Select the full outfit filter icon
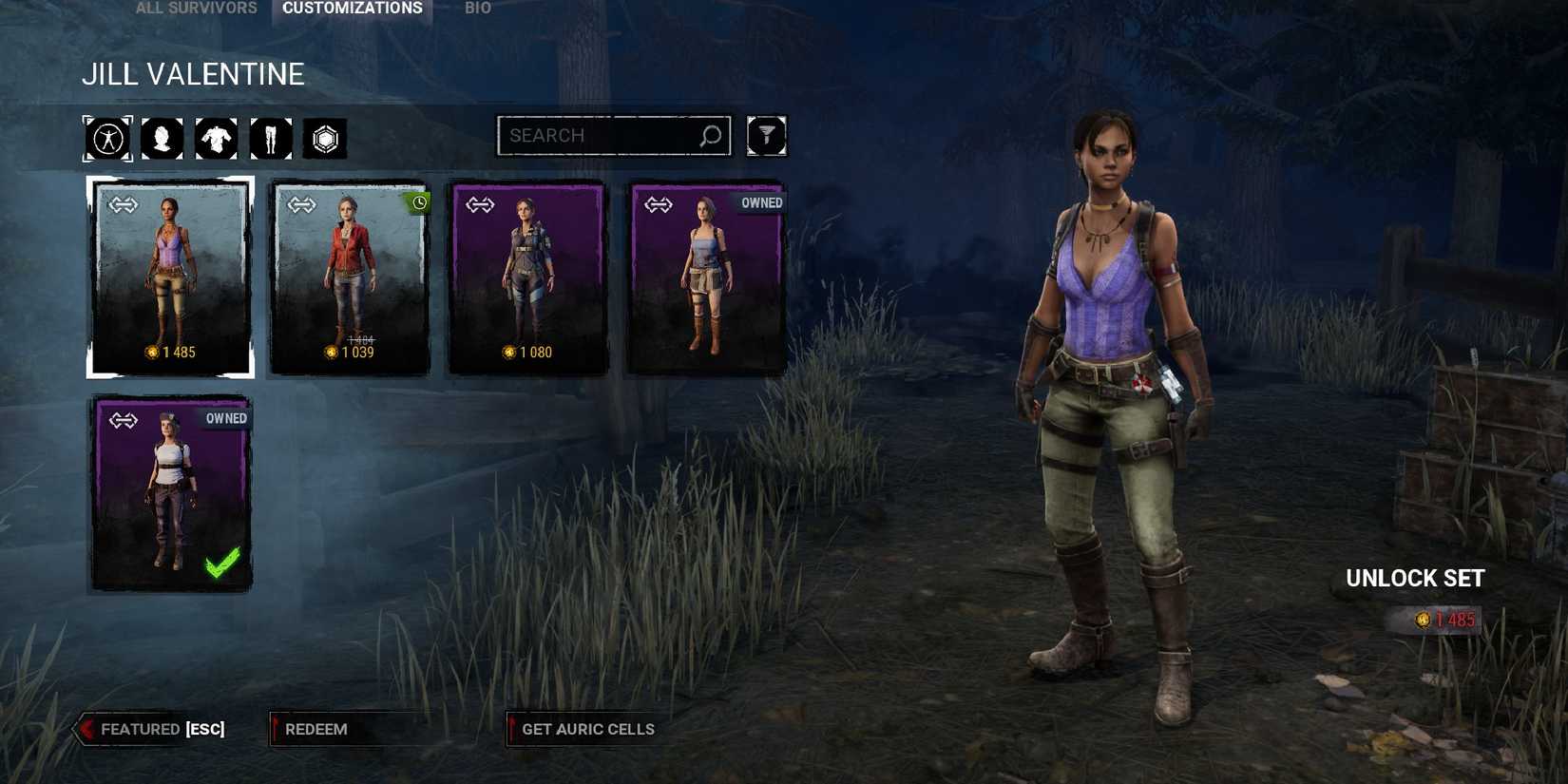The height and width of the screenshot is (784, 1568). (x=107, y=138)
